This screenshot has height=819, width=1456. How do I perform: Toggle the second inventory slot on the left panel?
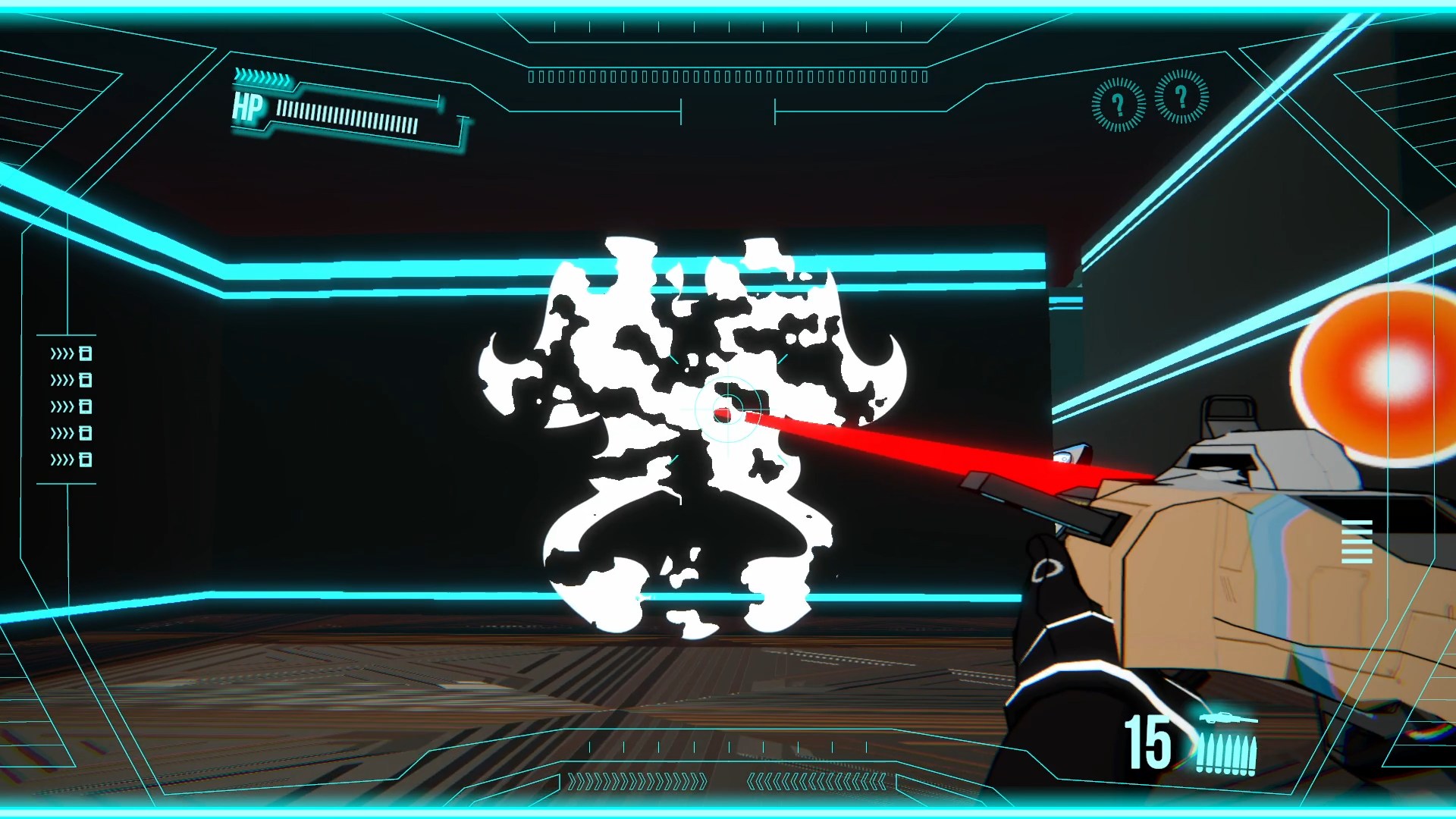pos(86,379)
